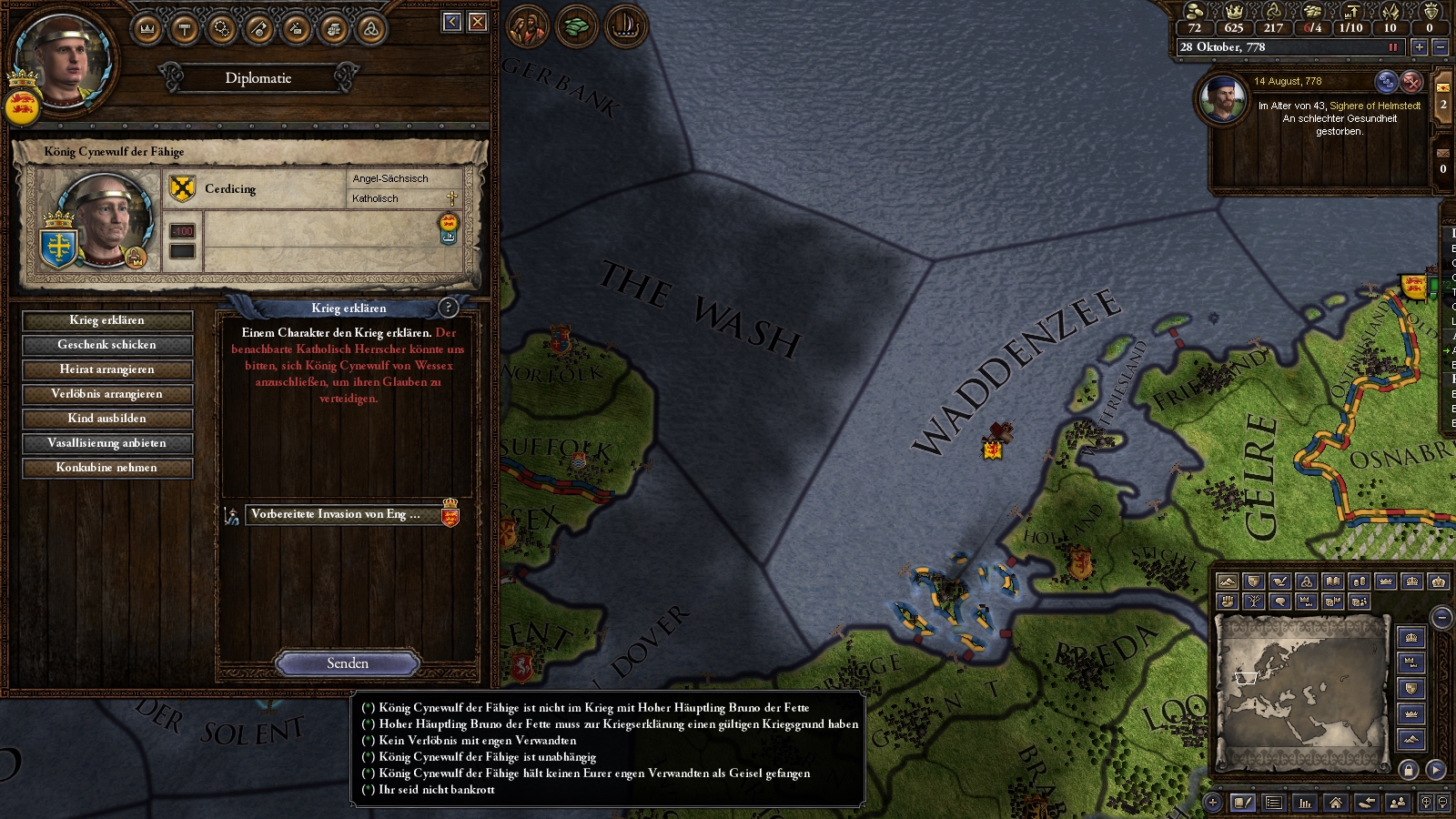This screenshot has height=819, width=1456.
Task: Decrease game speed with the minus button
Action: (x=1440, y=47)
